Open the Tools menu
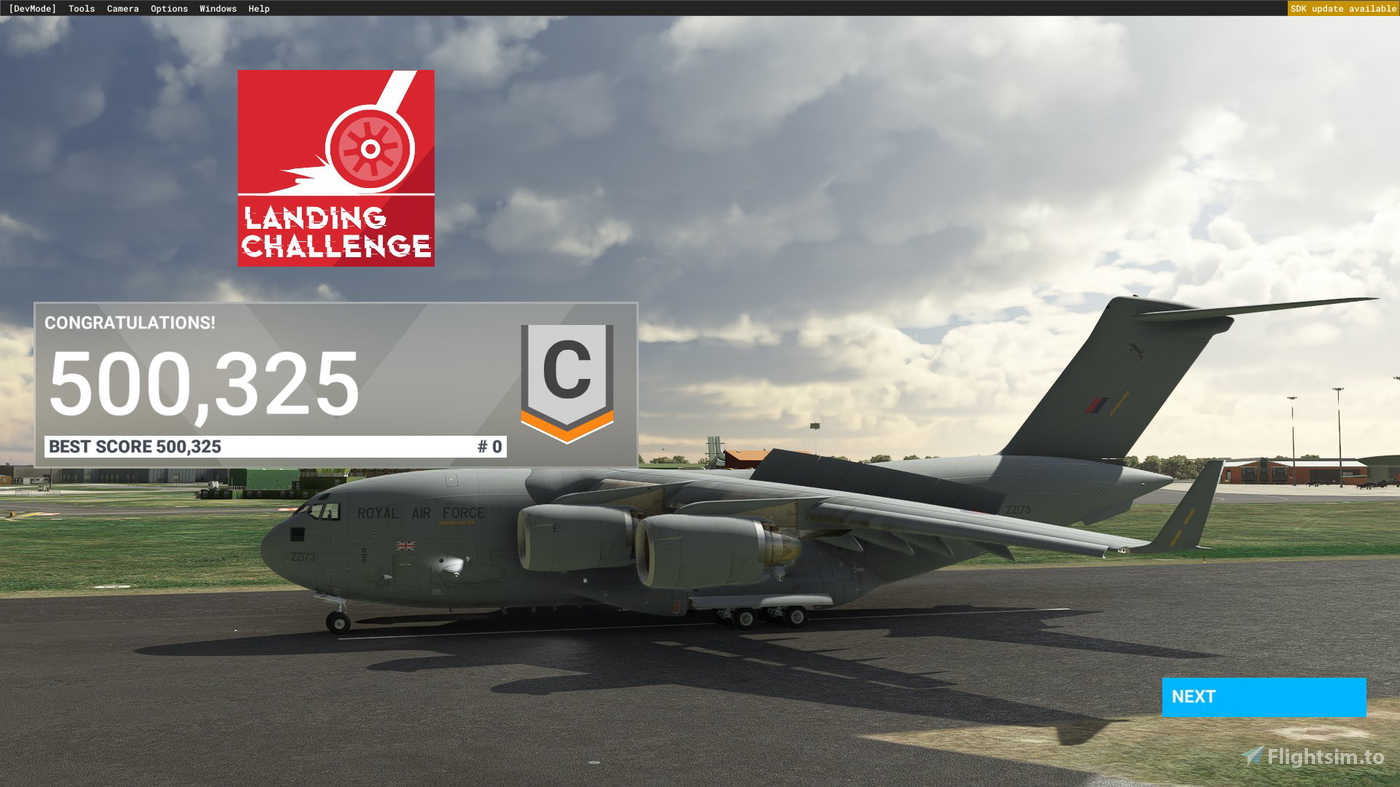Screen dimensions: 1400x787 (x=80, y=8)
